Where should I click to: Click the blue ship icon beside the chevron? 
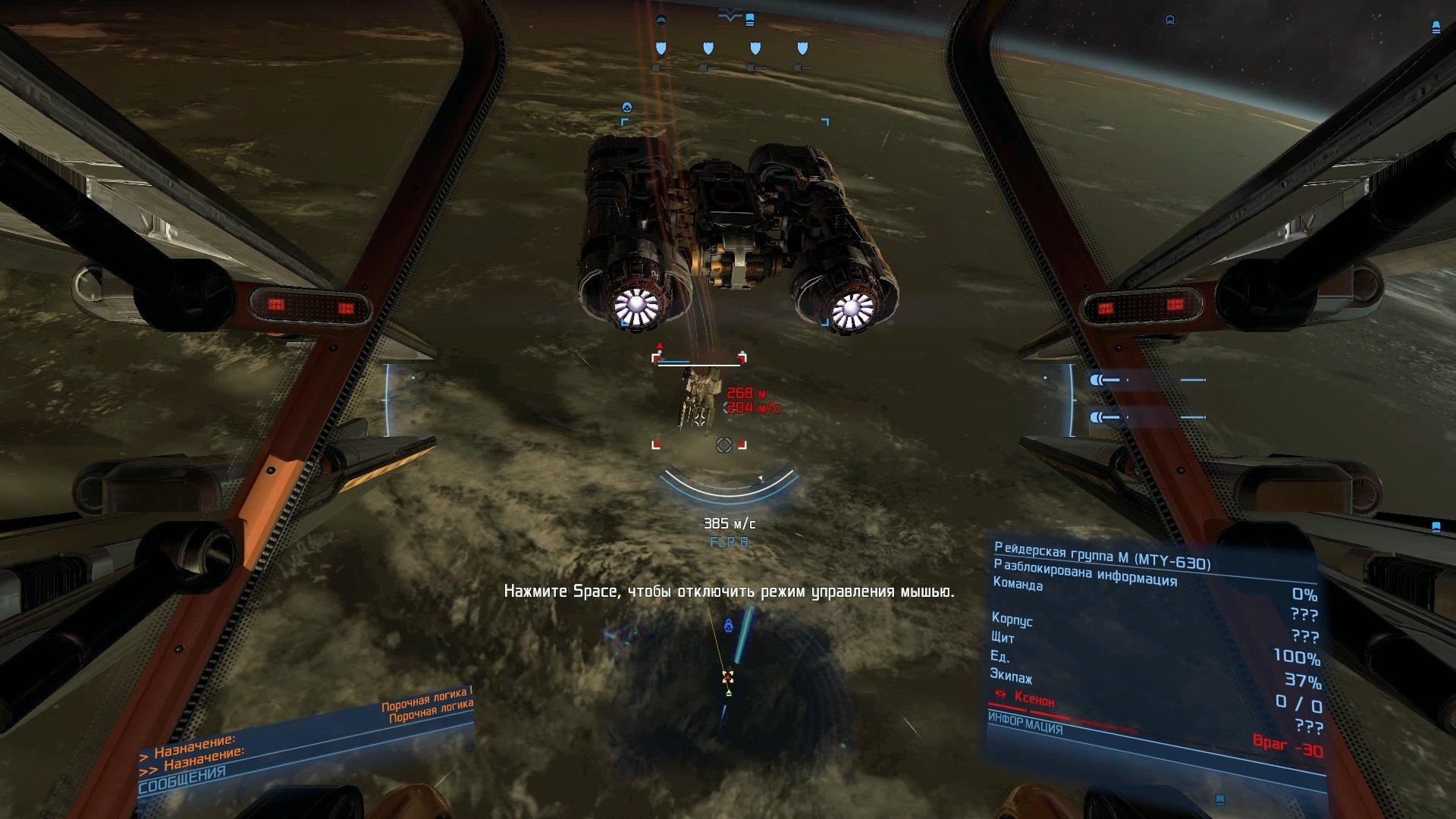pyautogui.click(x=750, y=20)
